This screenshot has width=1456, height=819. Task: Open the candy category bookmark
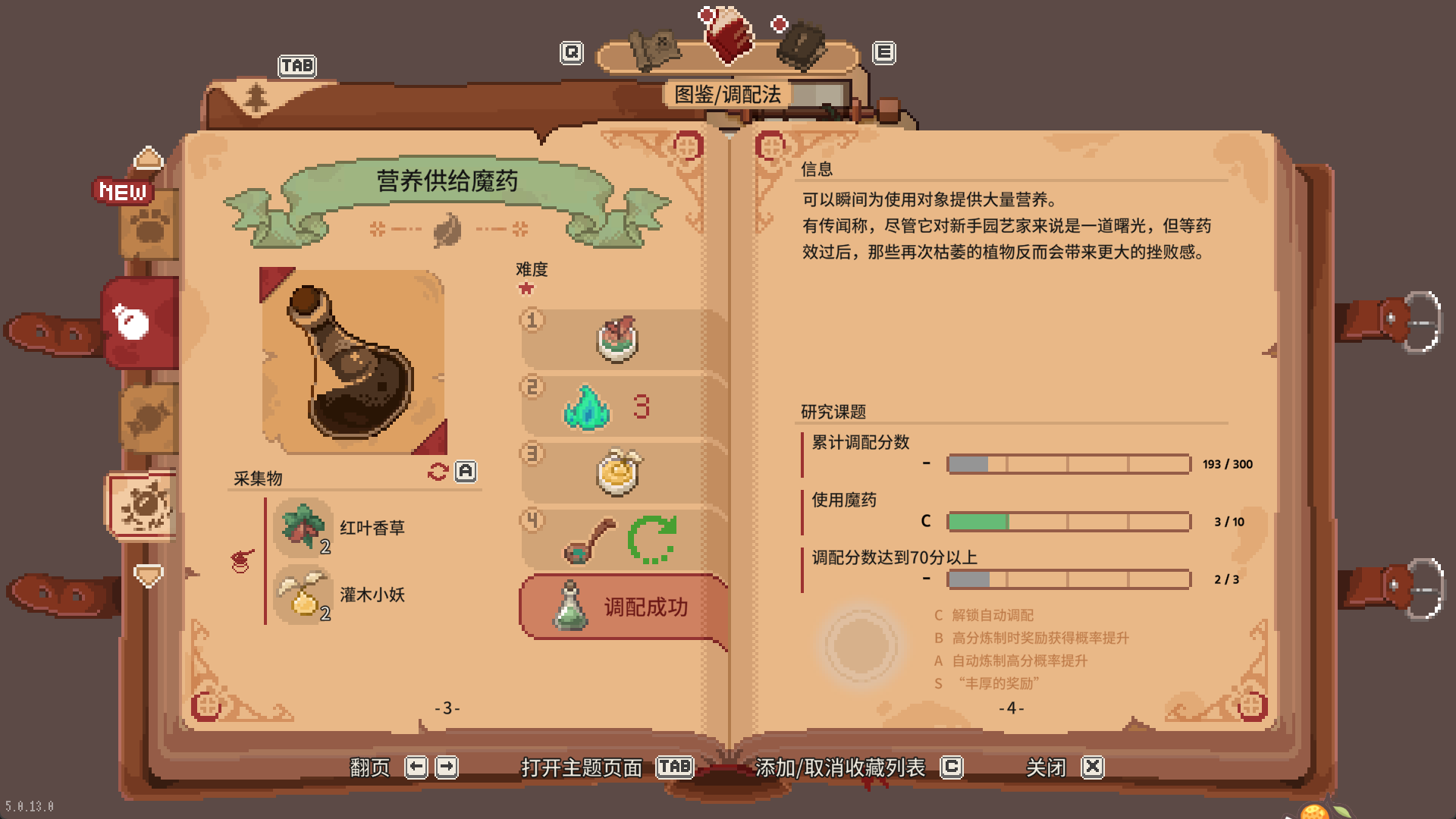point(149,418)
